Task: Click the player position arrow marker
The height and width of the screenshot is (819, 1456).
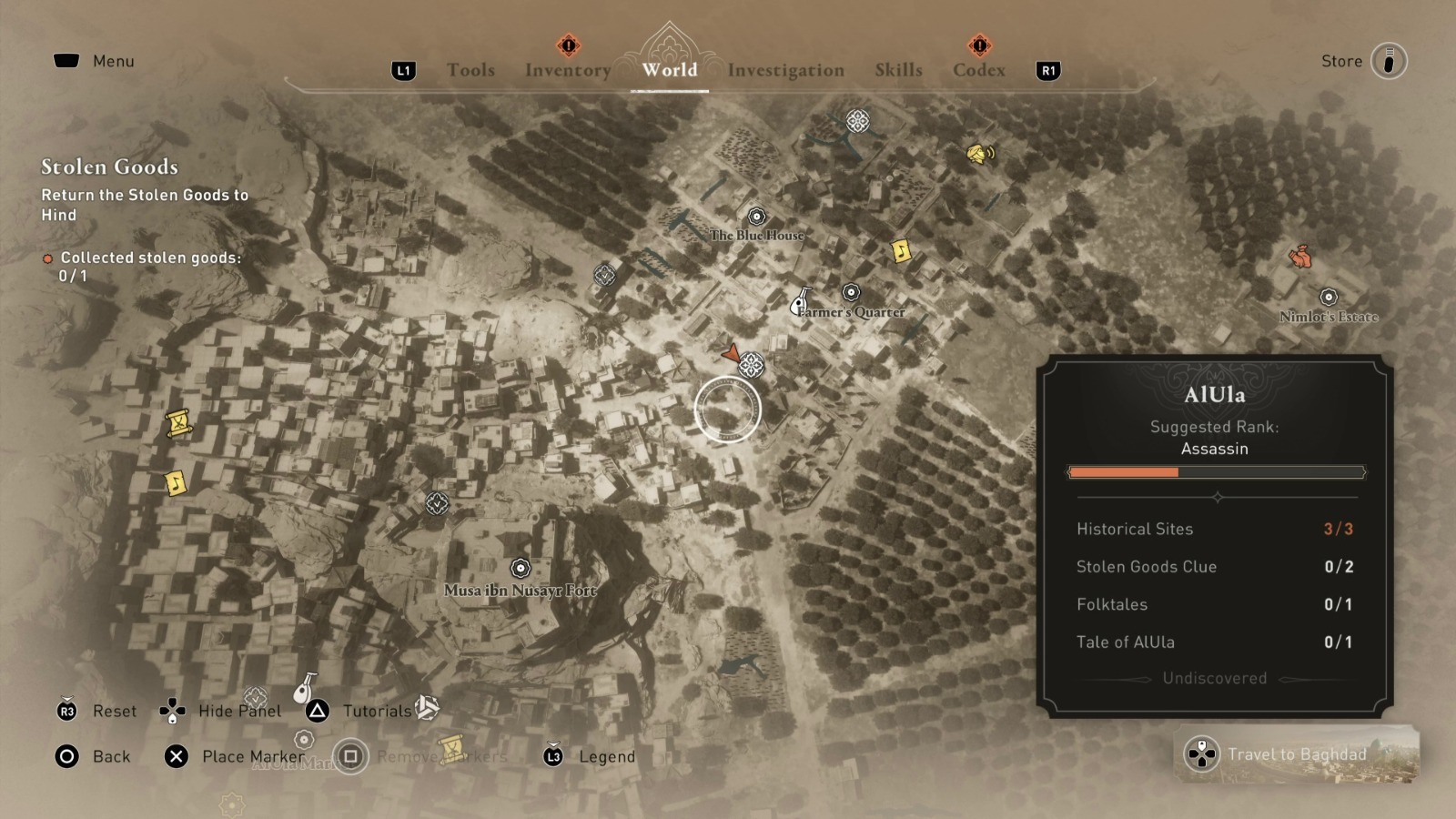Action: coord(733,354)
